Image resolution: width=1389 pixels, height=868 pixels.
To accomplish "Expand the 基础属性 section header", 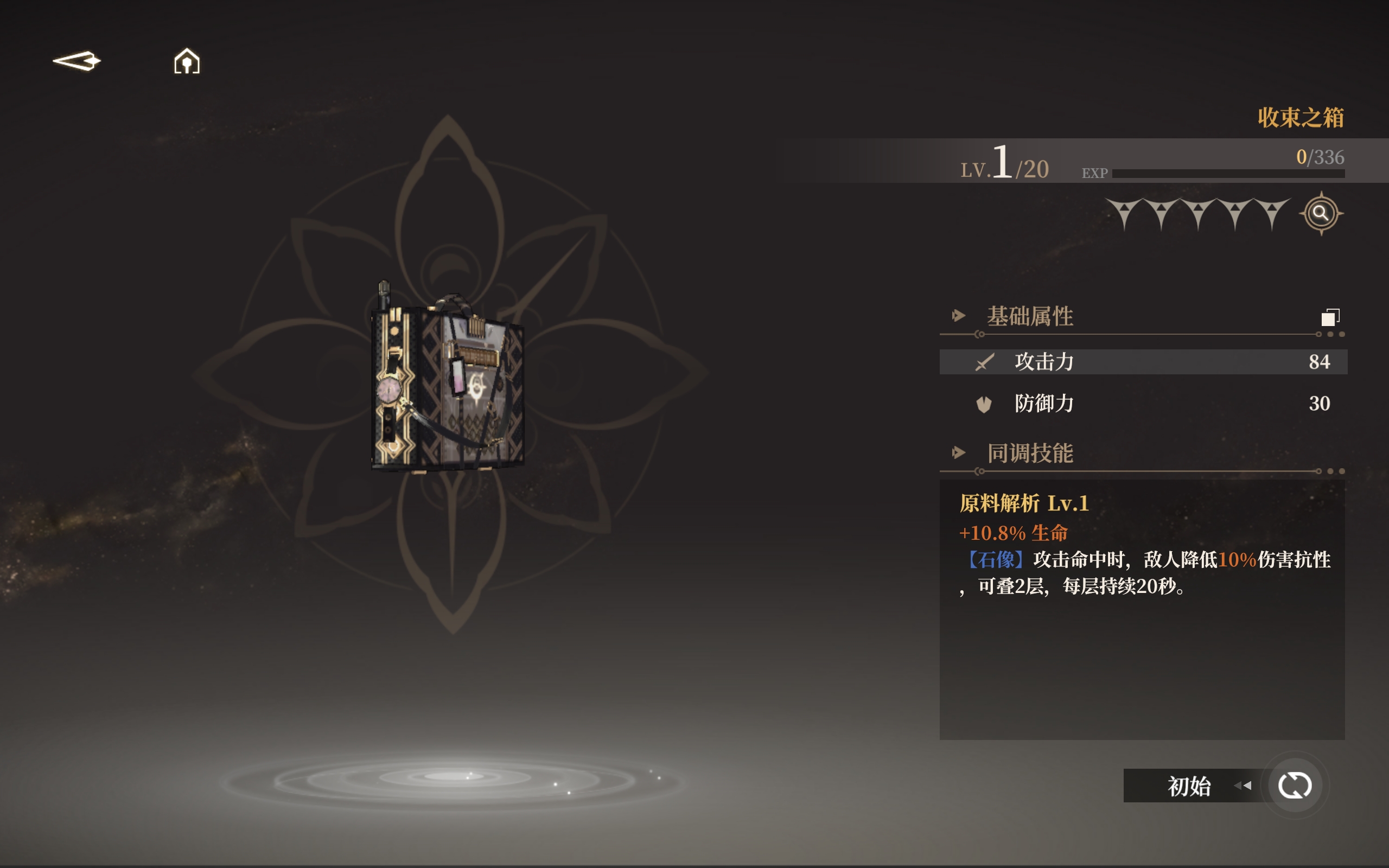I will [1030, 316].
